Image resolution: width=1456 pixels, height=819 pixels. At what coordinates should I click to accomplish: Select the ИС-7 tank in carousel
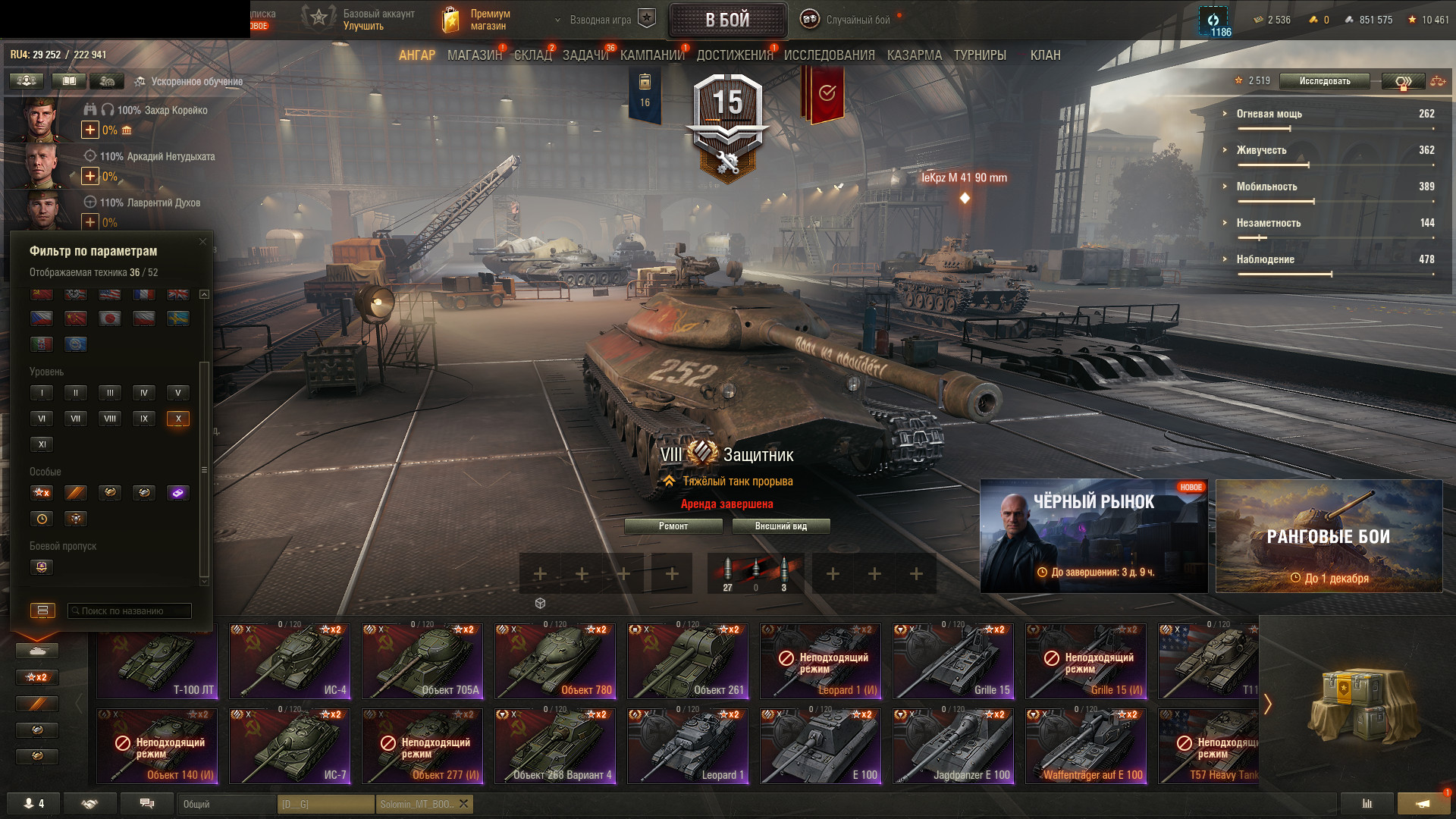click(x=290, y=746)
